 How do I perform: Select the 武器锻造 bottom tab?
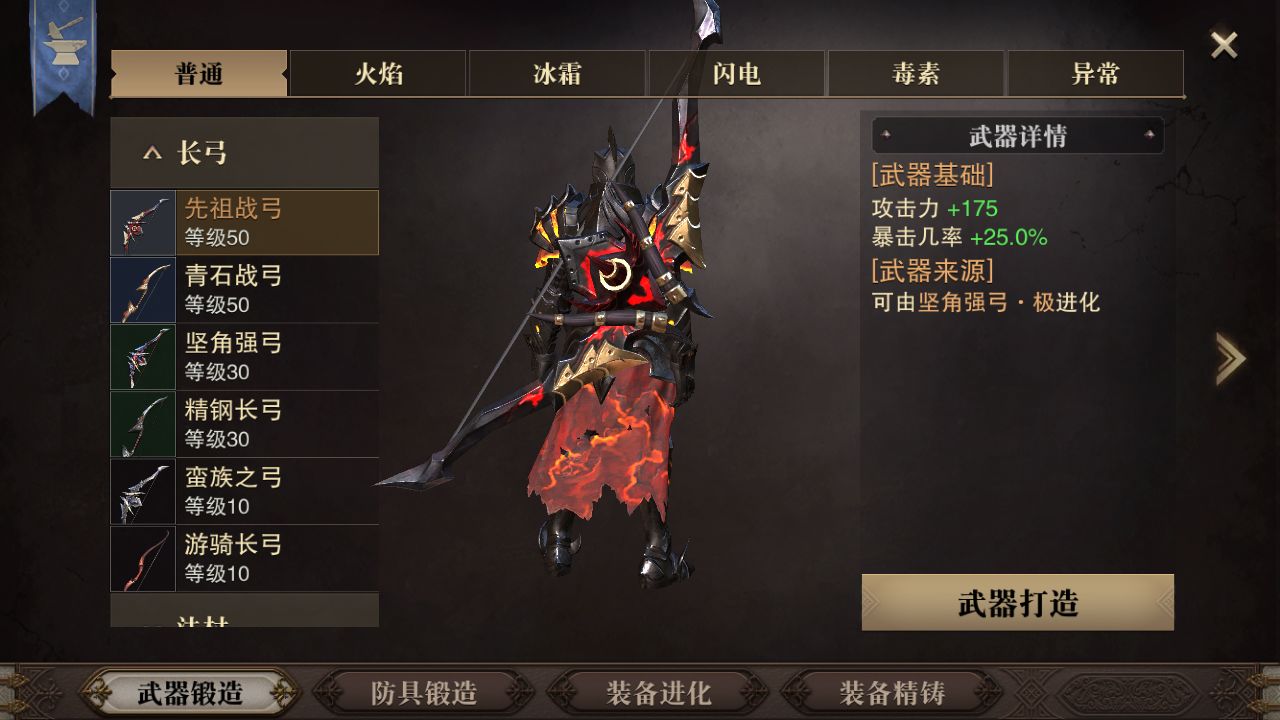pyautogui.click(x=190, y=692)
